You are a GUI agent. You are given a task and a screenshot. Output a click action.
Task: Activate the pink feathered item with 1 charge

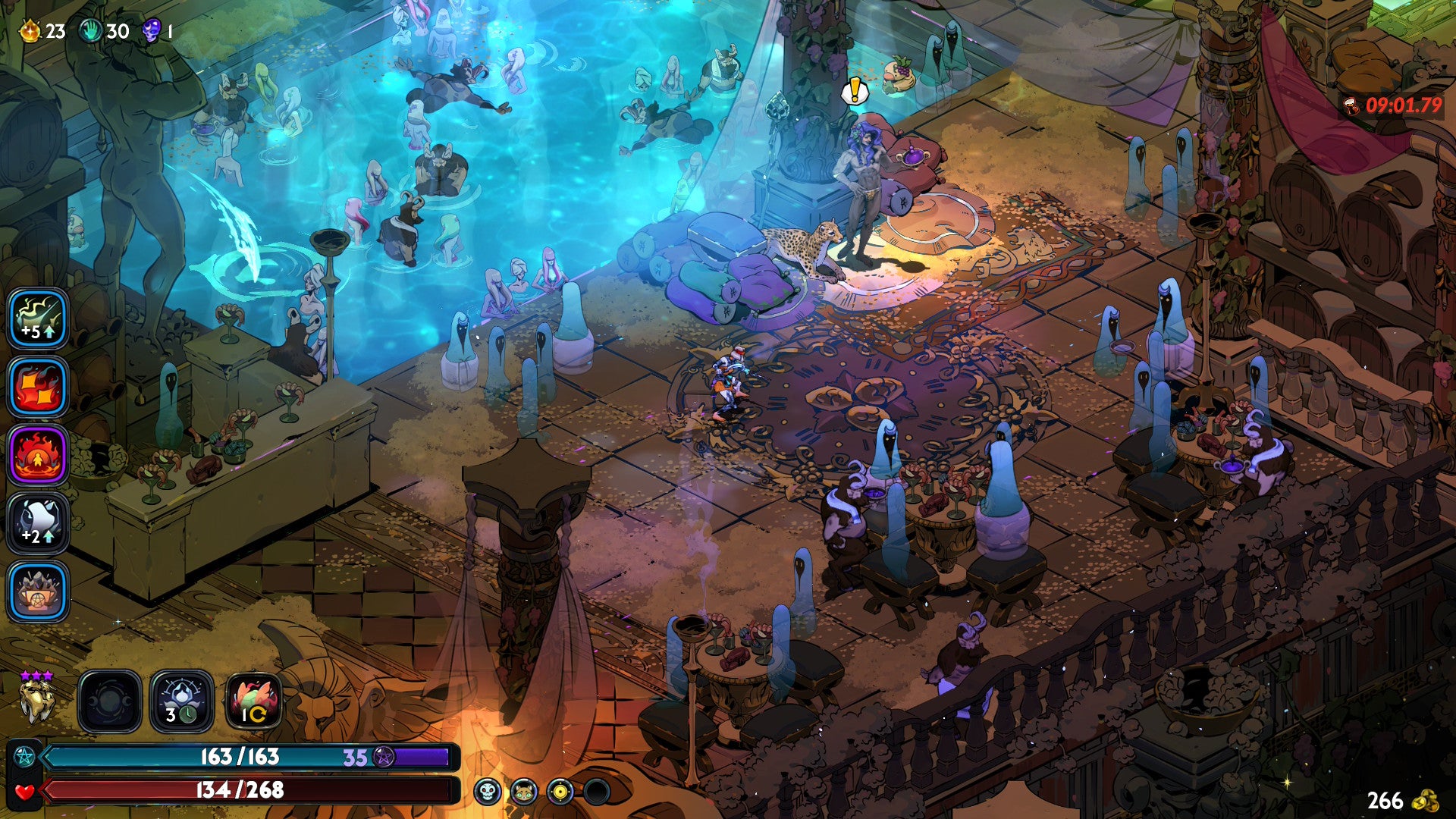point(254,701)
